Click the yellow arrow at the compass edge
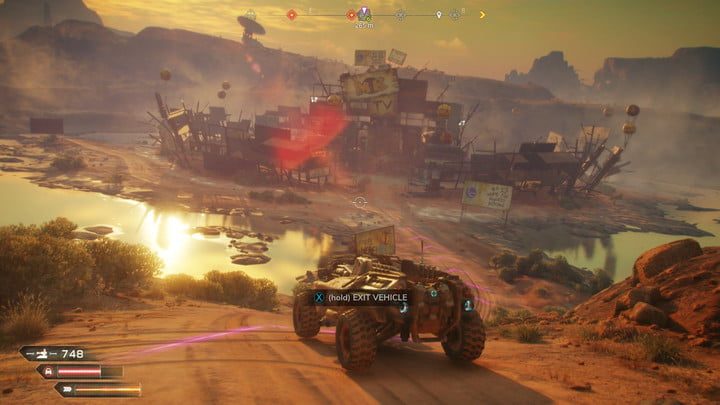The width and height of the screenshot is (720, 405). (x=483, y=15)
